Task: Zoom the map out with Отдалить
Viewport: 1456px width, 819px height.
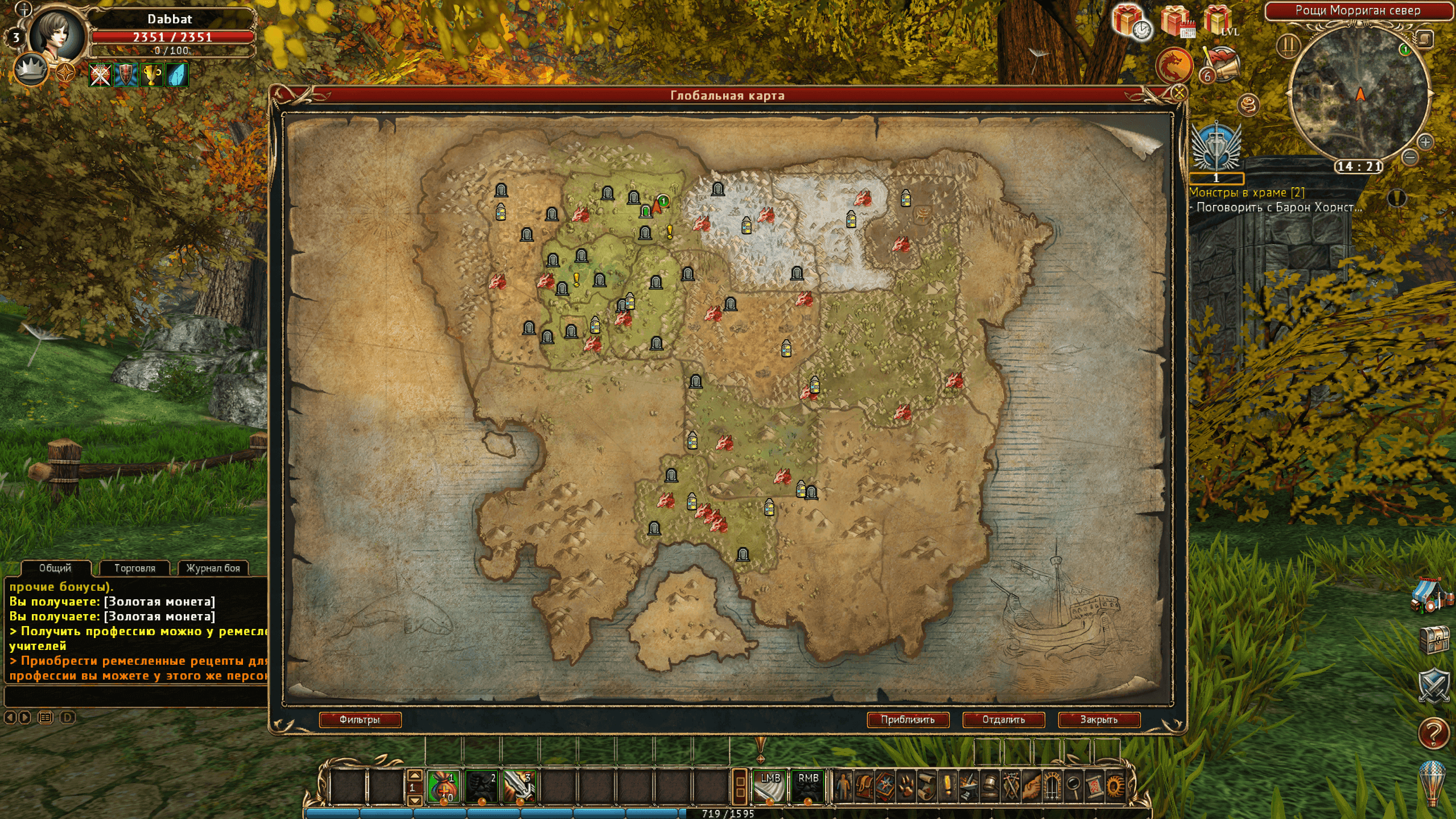Action: coord(1003,720)
